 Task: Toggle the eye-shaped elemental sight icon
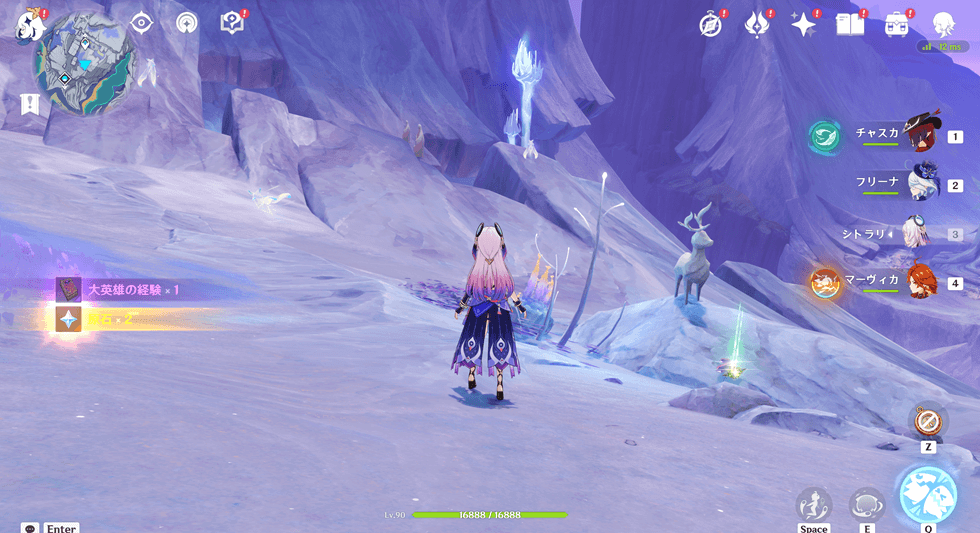point(141,23)
